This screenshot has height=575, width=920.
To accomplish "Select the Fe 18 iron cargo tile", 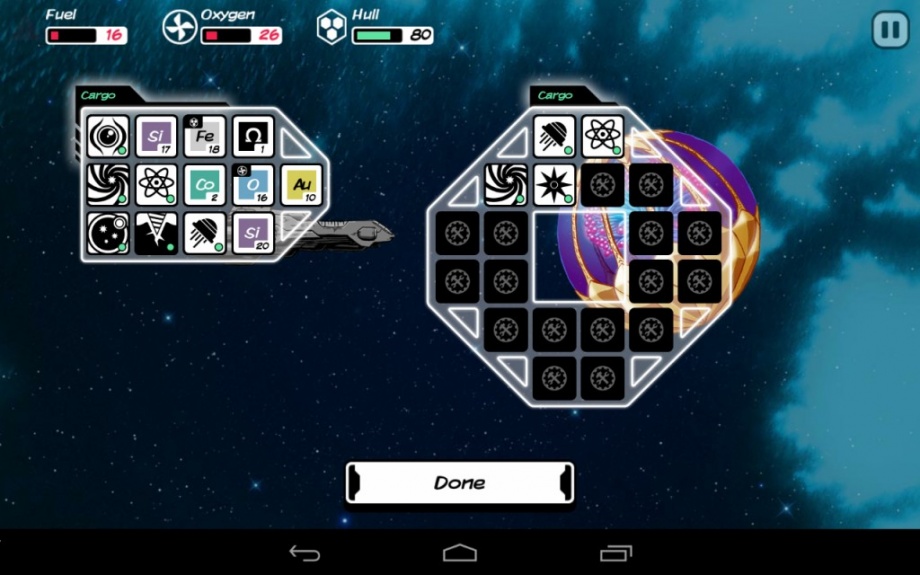I will (205, 136).
